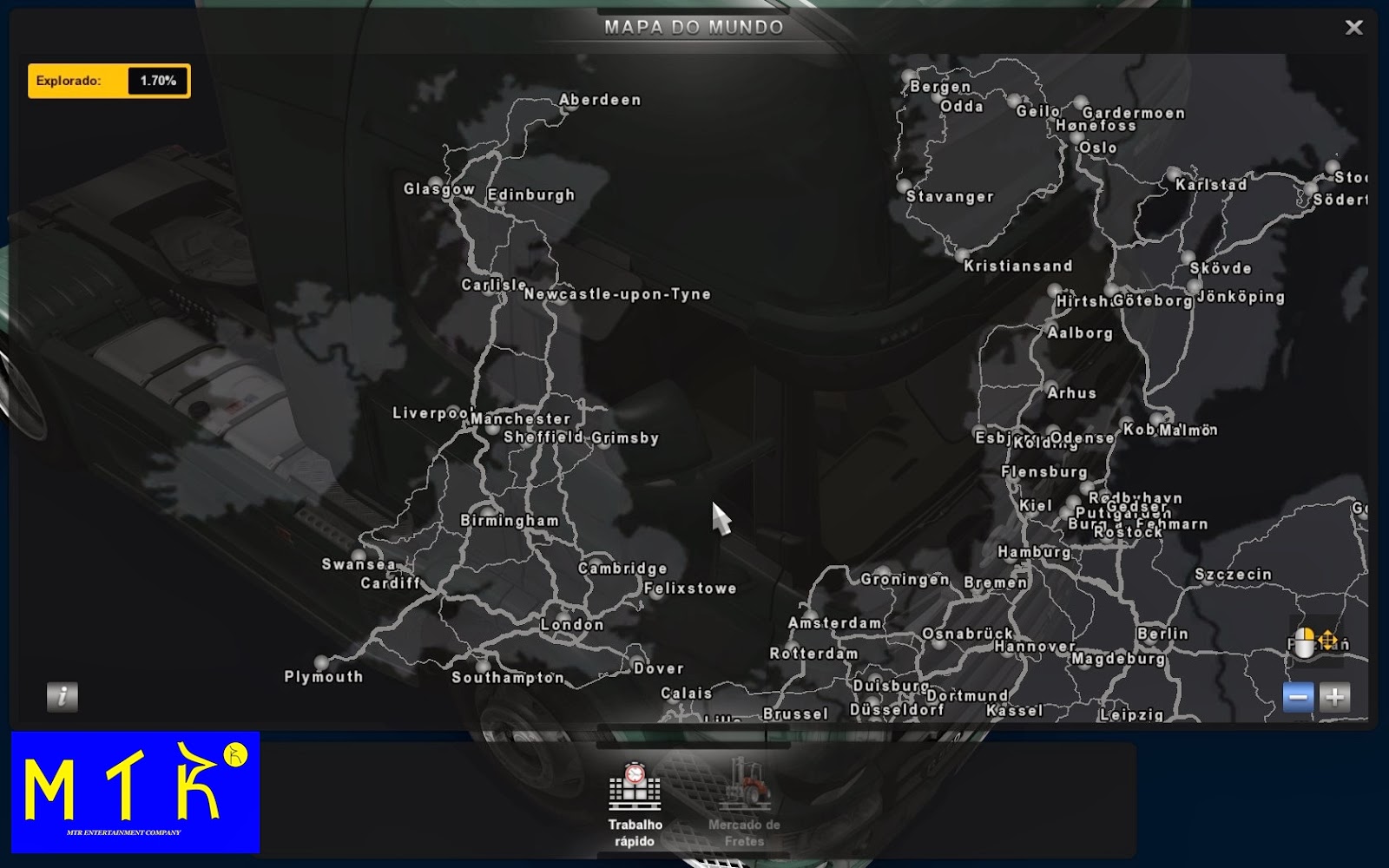Open map legend via the i icon
This screenshot has height=868, width=1389.
click(x=61, y=696)
